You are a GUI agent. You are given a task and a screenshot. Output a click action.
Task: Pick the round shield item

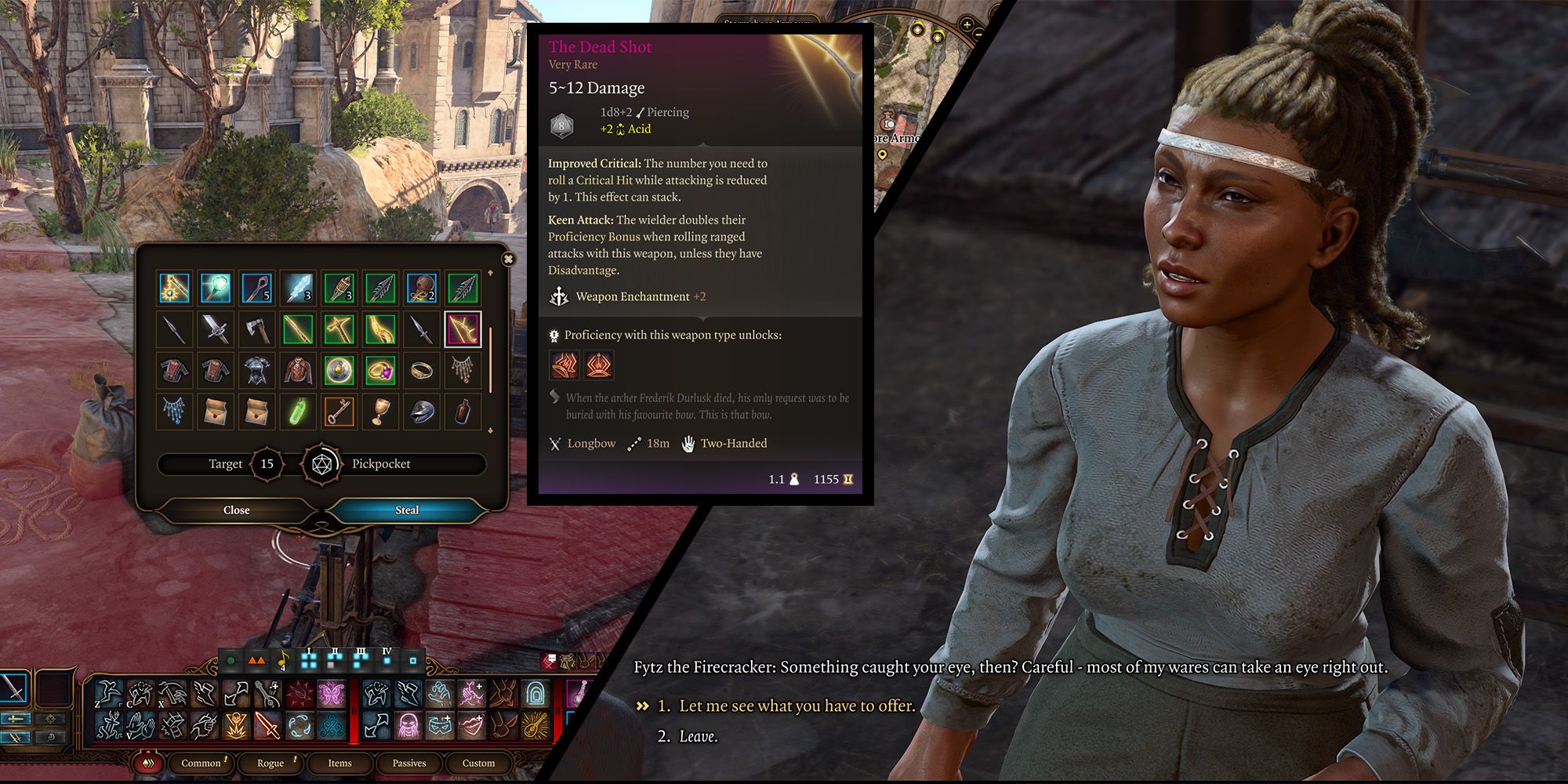(339, 370)
